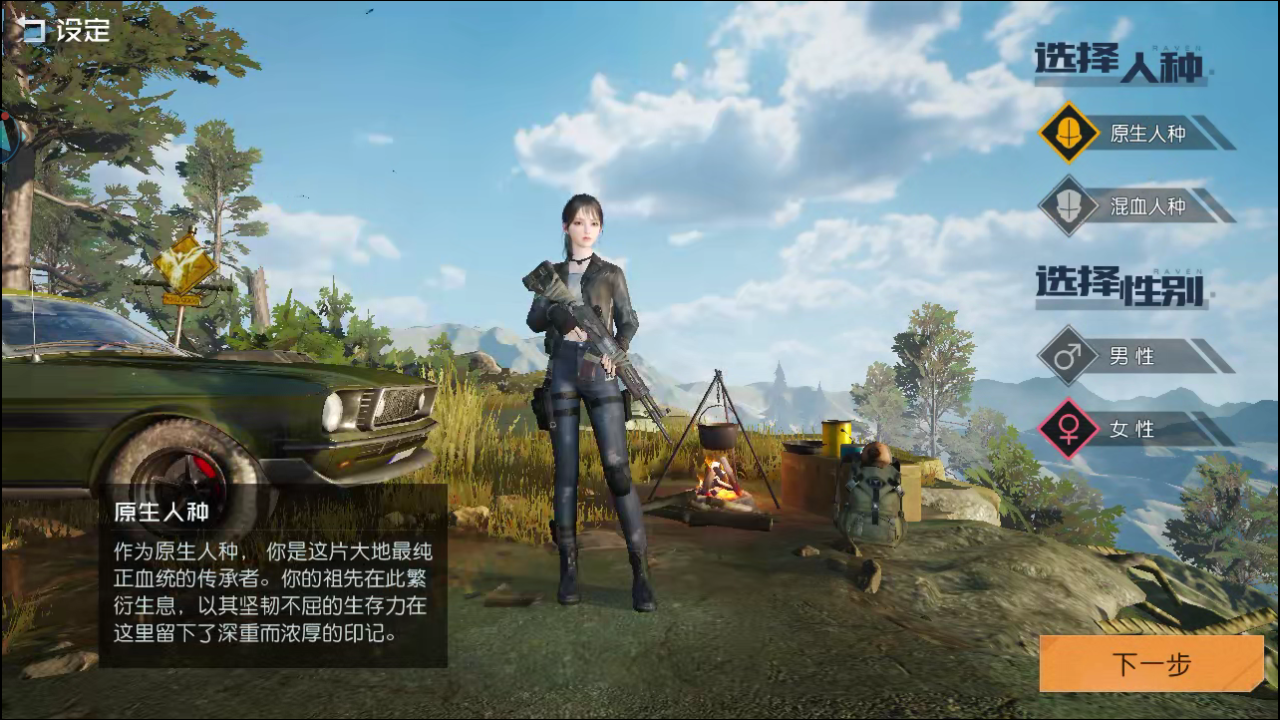Image resolution: width=1280 pixels, height=720 pixels.
Task: Click the female gender diamond icon
Action: coord(1069,430)
